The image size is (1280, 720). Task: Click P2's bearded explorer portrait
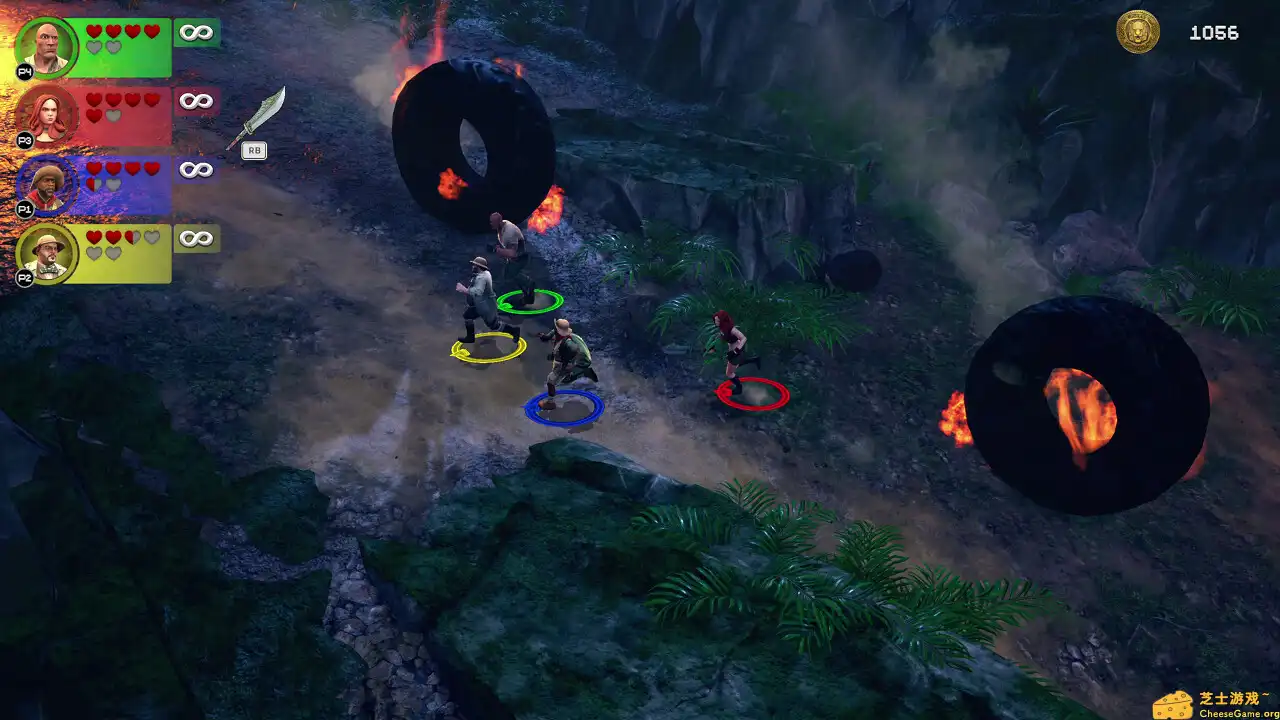point(48,253)
